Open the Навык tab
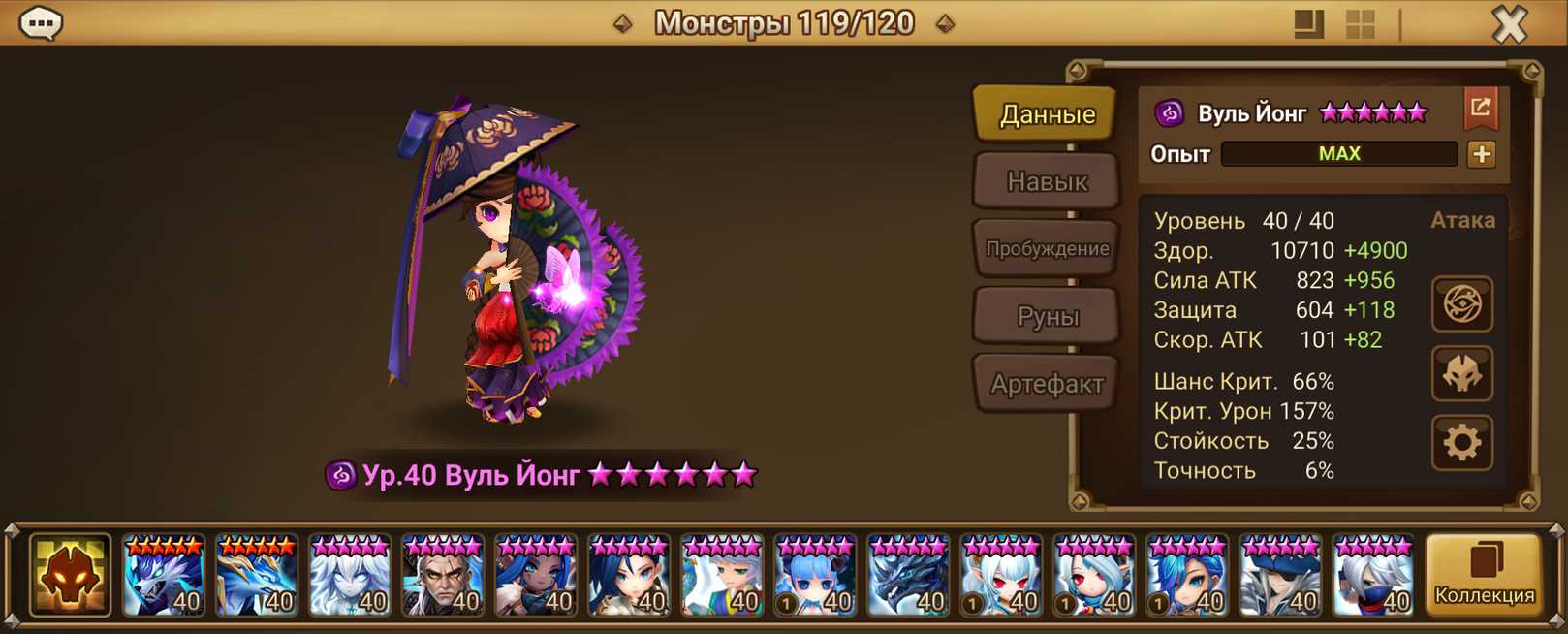Image resolution: width=1568 pixels, height=634 pixels. [1047, 181]
